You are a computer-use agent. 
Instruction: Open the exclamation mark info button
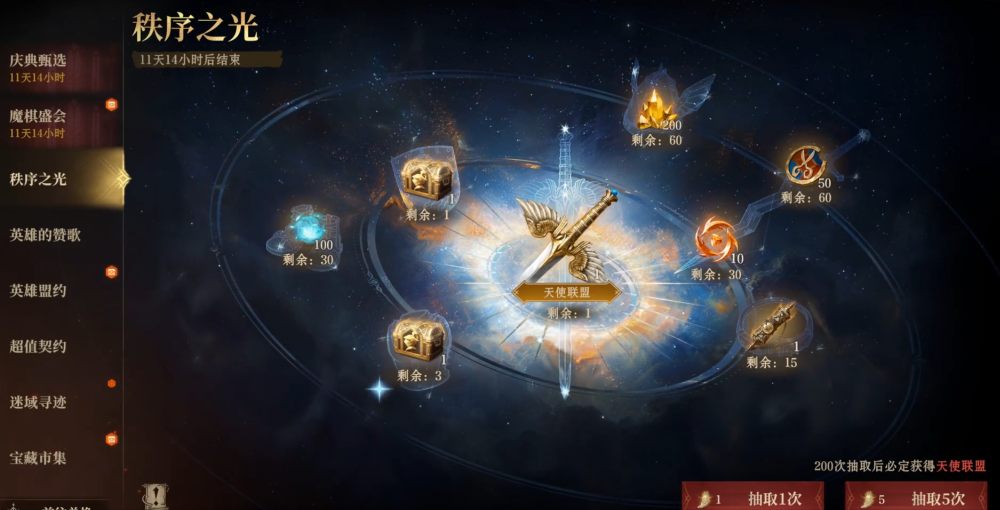[x=155, y=496]
